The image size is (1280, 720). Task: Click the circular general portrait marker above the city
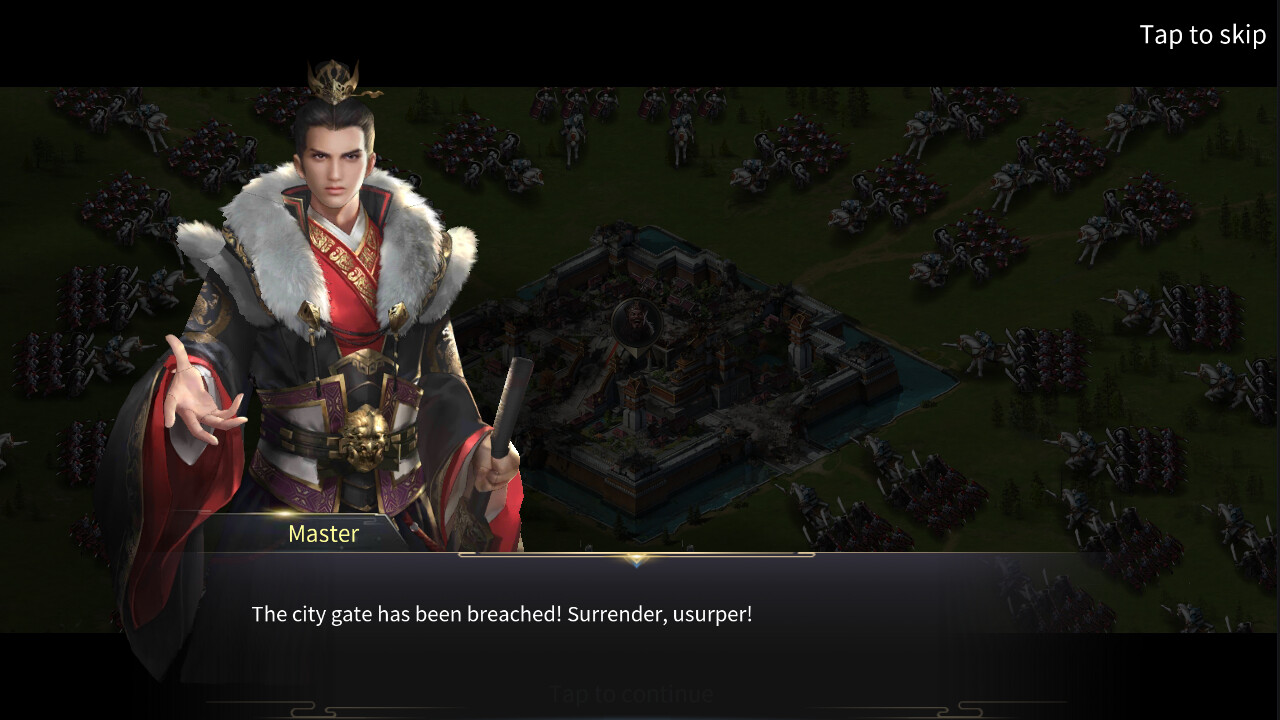pos(635,320)
